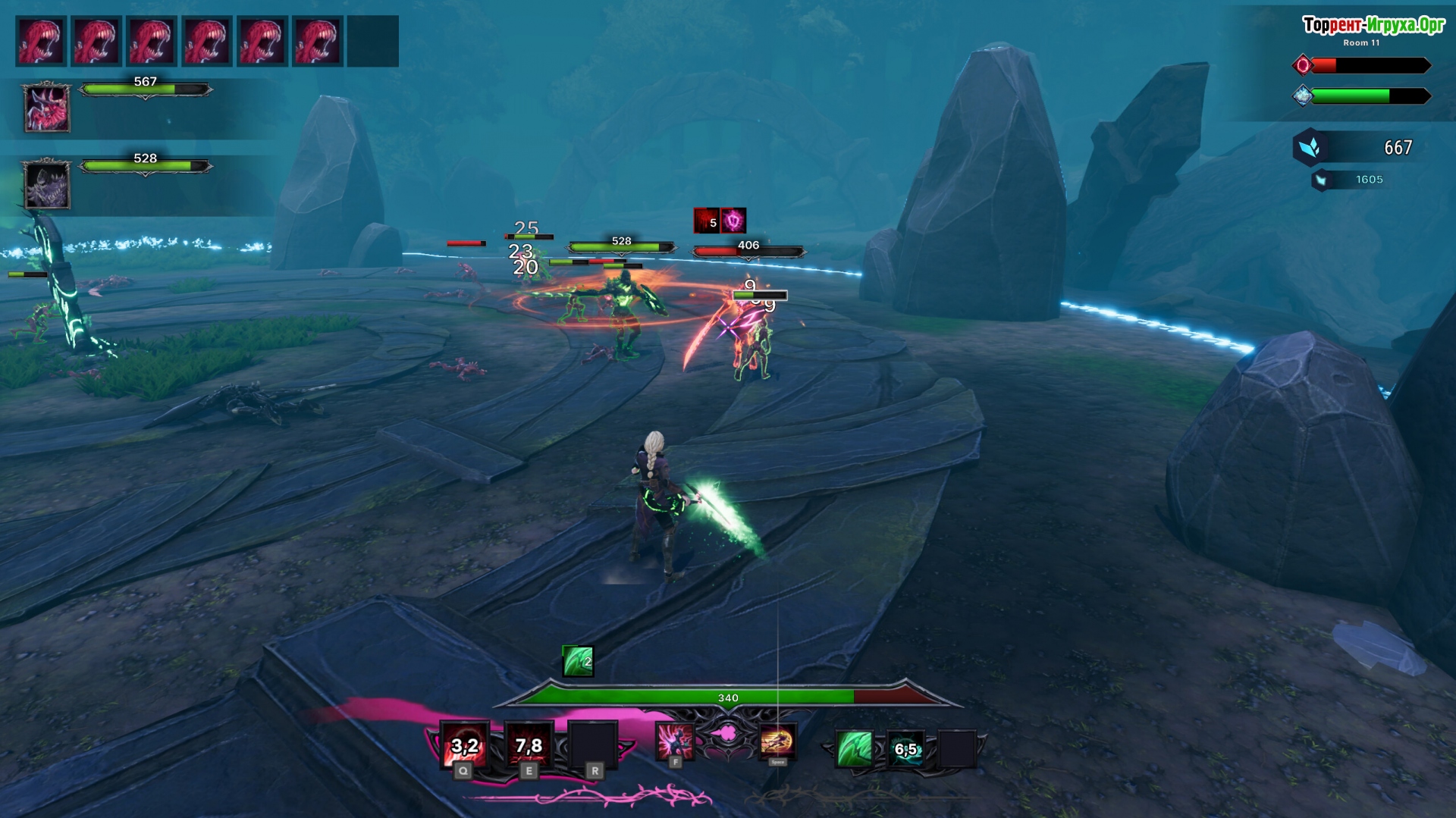Click the red portal progress icon
The image size is (1456, 818).
coord(1303,65)
